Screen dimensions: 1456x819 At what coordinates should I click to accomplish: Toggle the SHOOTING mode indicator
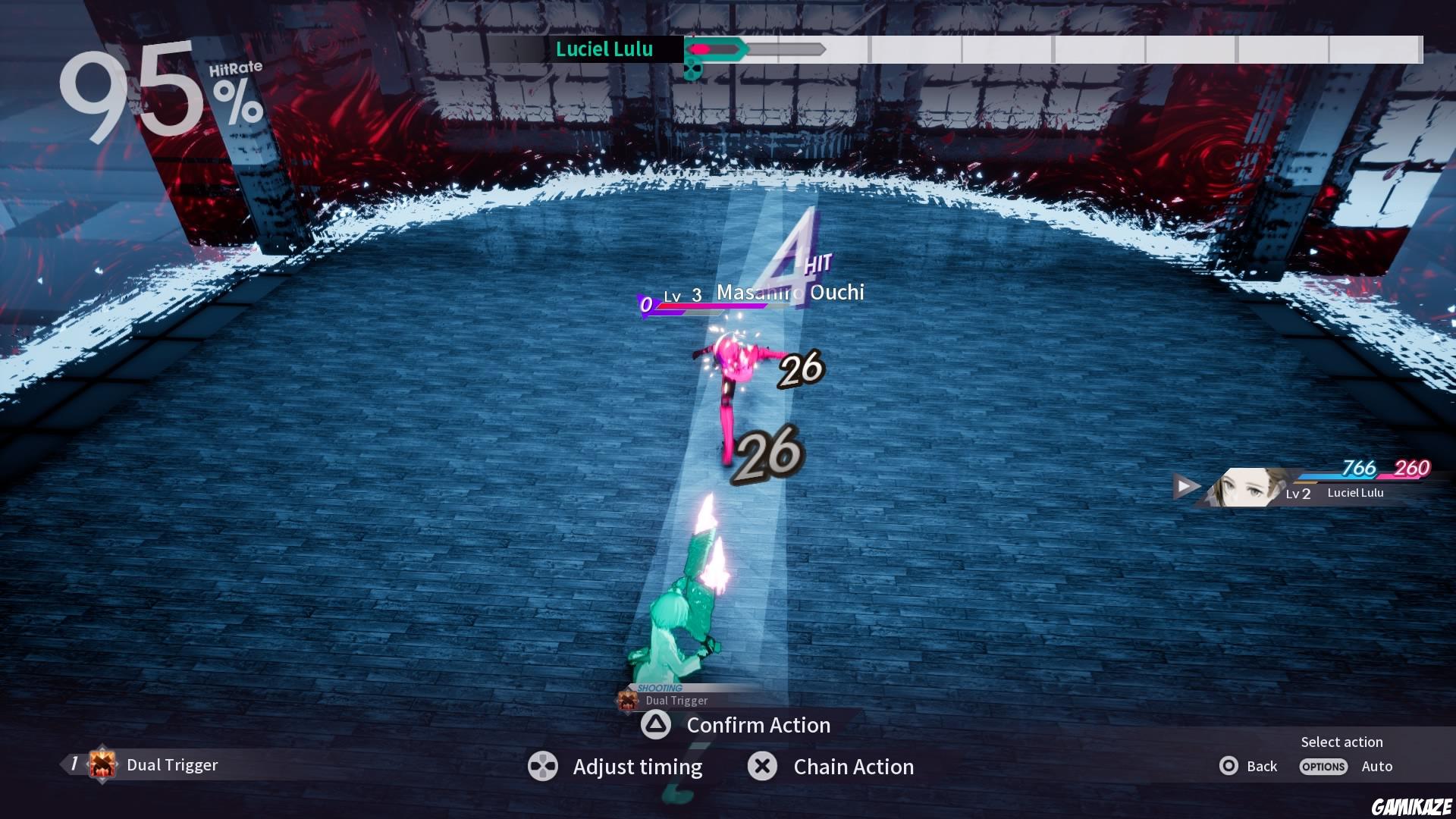tap(661, 687)
